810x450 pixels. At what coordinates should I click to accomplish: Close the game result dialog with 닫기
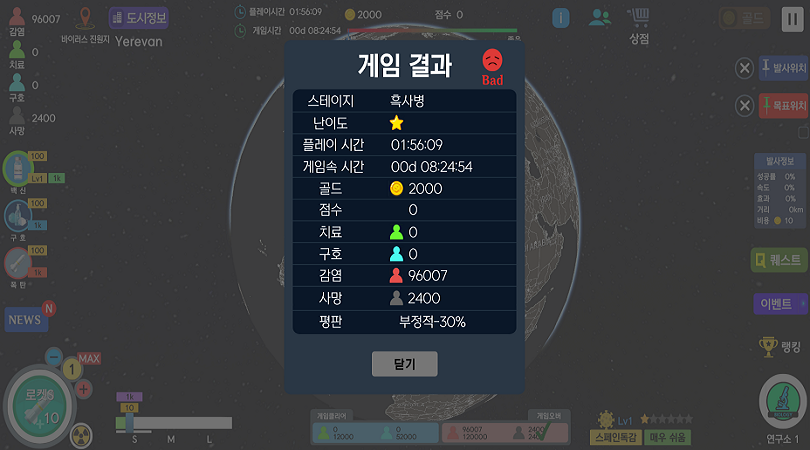coord(404,364)
